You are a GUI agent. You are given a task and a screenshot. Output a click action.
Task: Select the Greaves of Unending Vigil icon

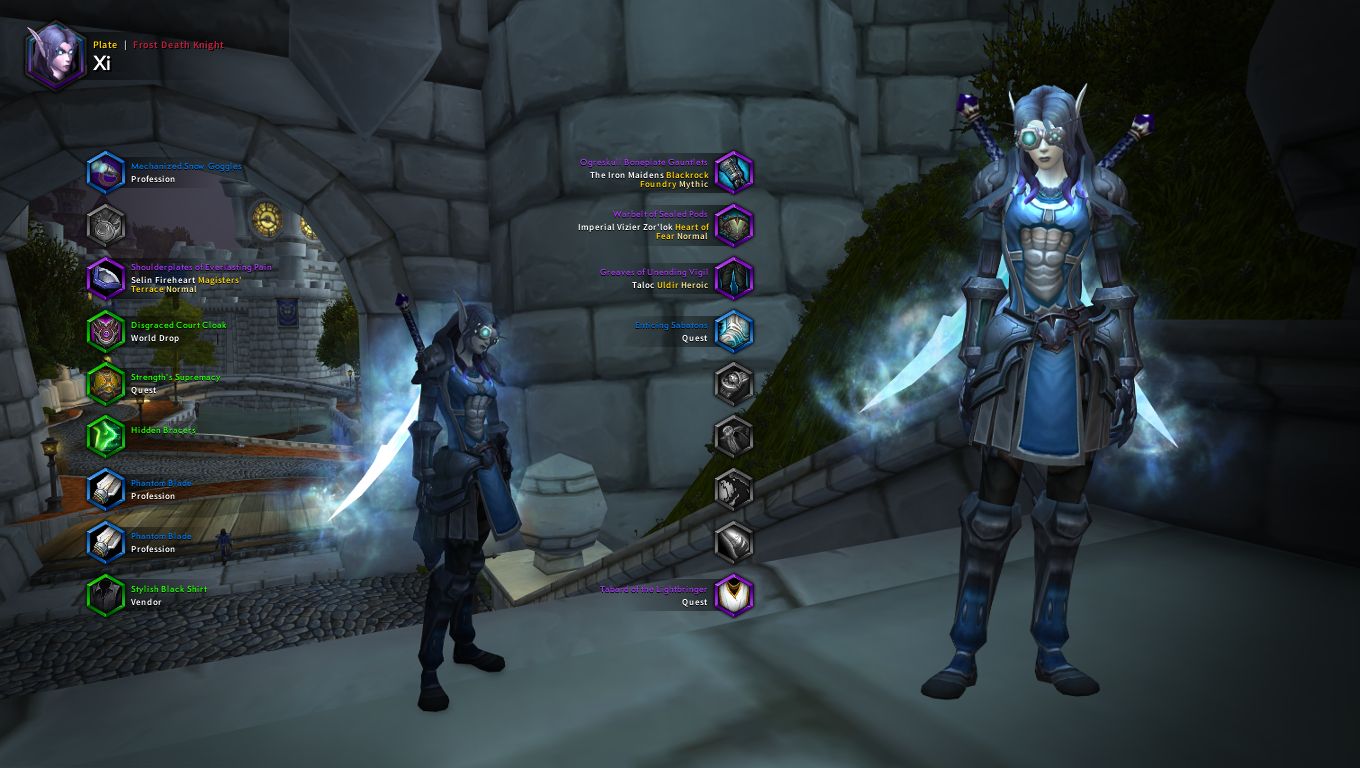click(x=733, y=278)
